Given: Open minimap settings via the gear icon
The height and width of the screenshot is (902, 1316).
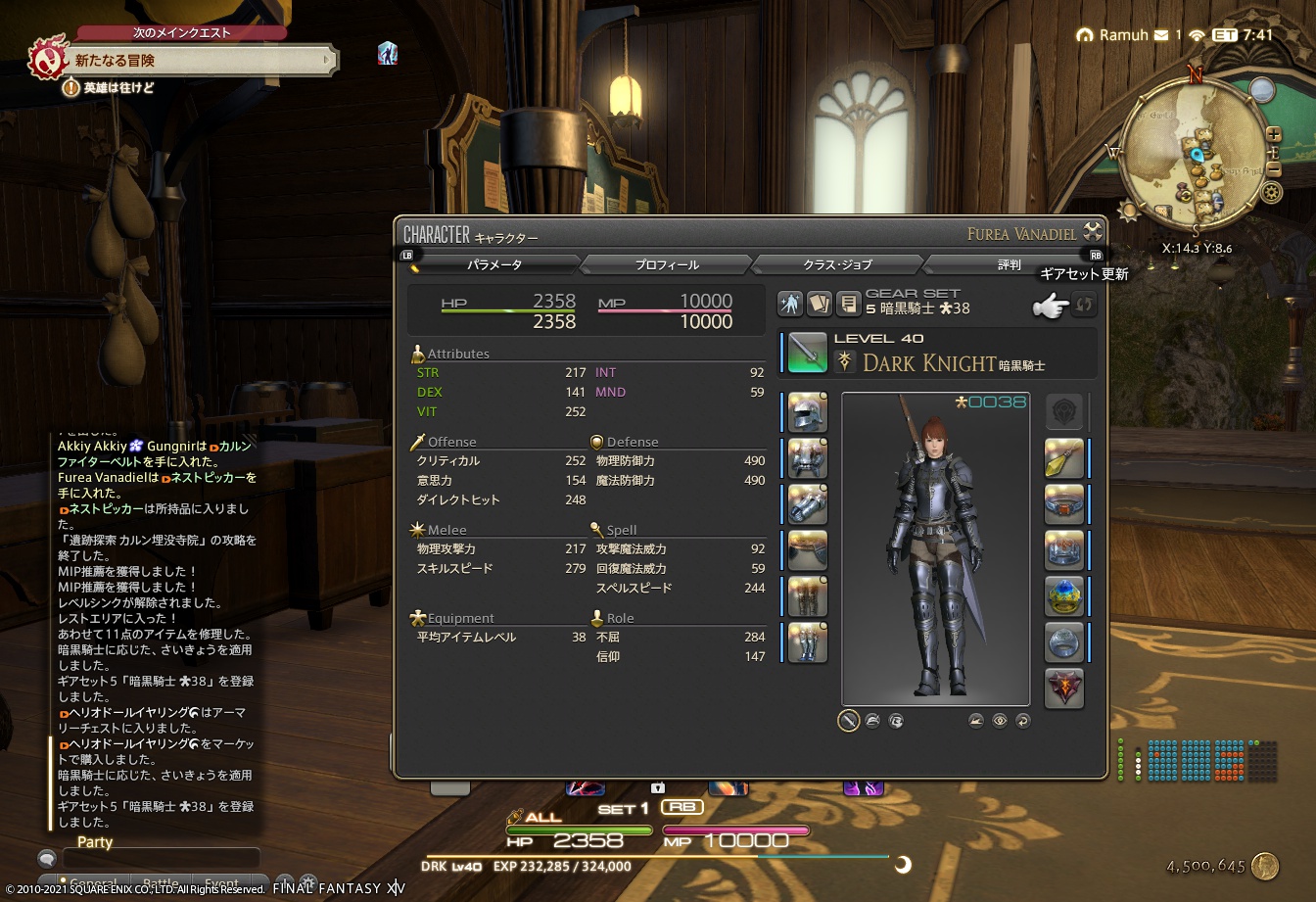Looking at the screenshot, I should (x=1271, y=192).
